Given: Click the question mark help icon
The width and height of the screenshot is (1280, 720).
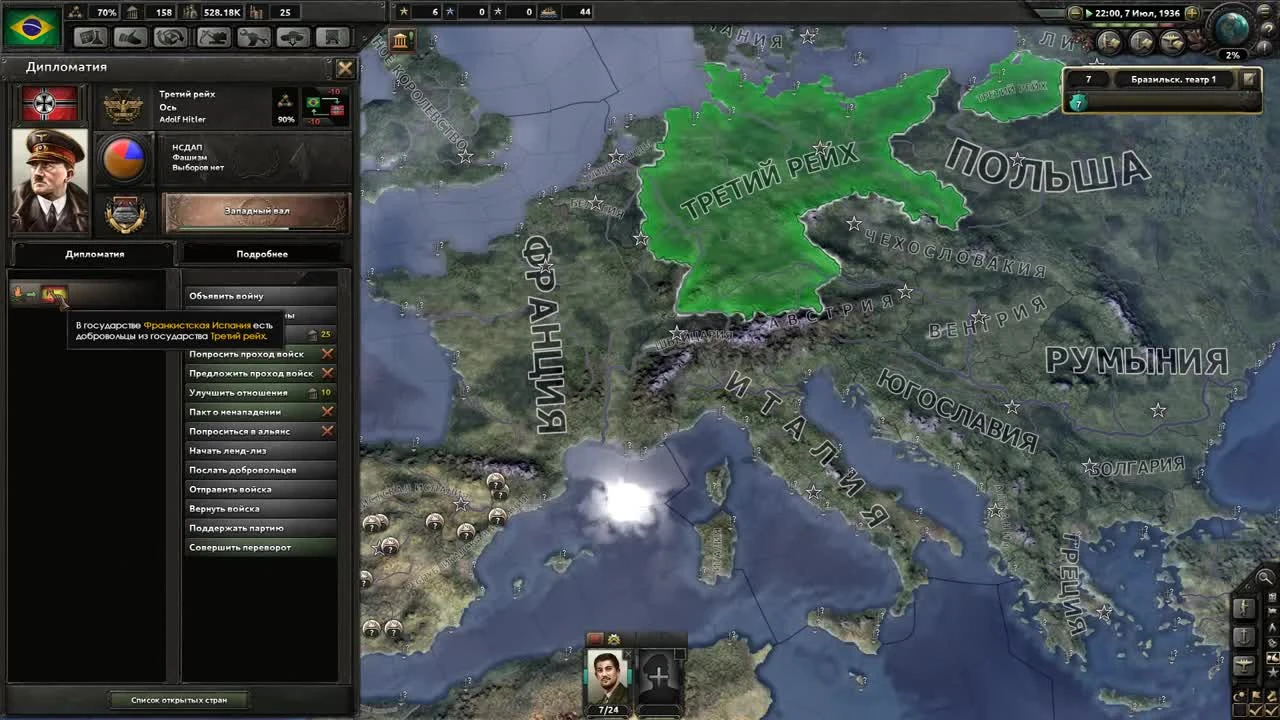Looking at the screenshot, I should tap(1268, 29).
